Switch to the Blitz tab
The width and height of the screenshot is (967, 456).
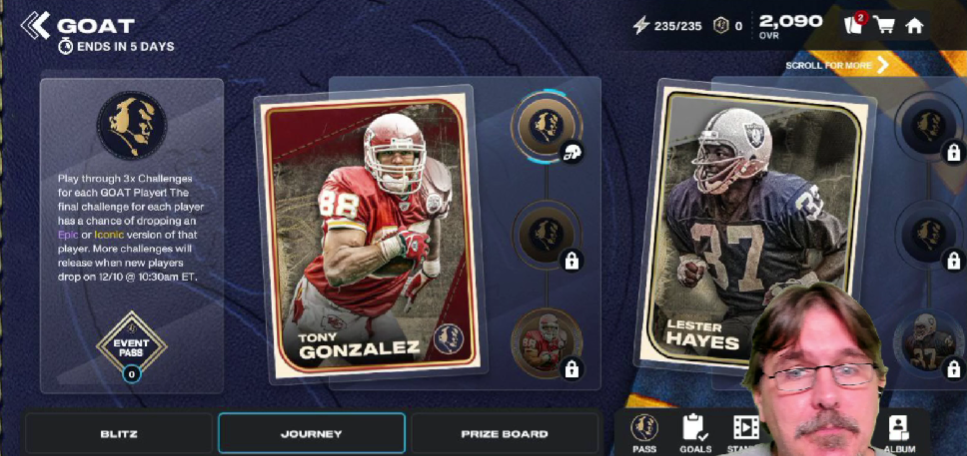(119, 434)
